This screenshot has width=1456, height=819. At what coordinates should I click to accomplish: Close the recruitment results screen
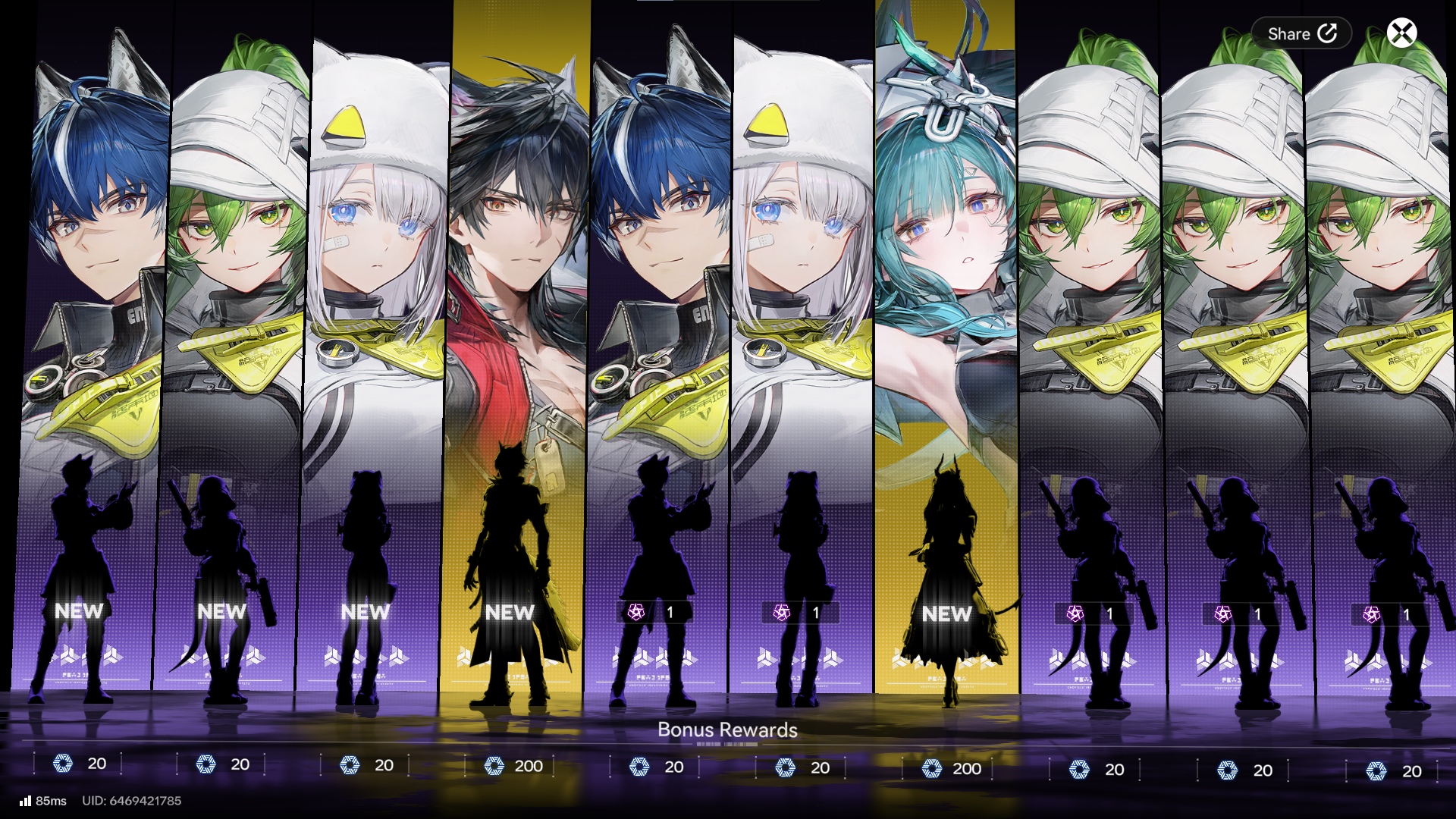pos(1401,33)
